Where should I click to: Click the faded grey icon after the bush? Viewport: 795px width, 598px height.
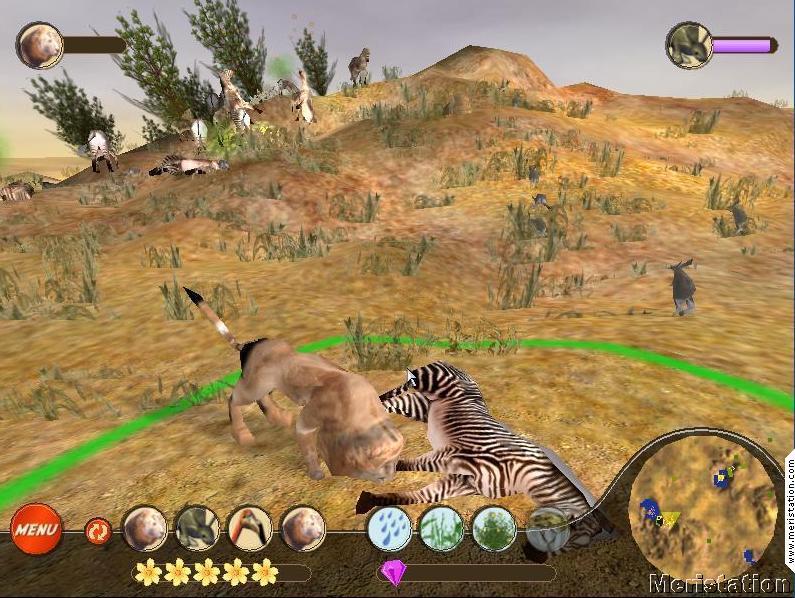[x=546, y=526]
